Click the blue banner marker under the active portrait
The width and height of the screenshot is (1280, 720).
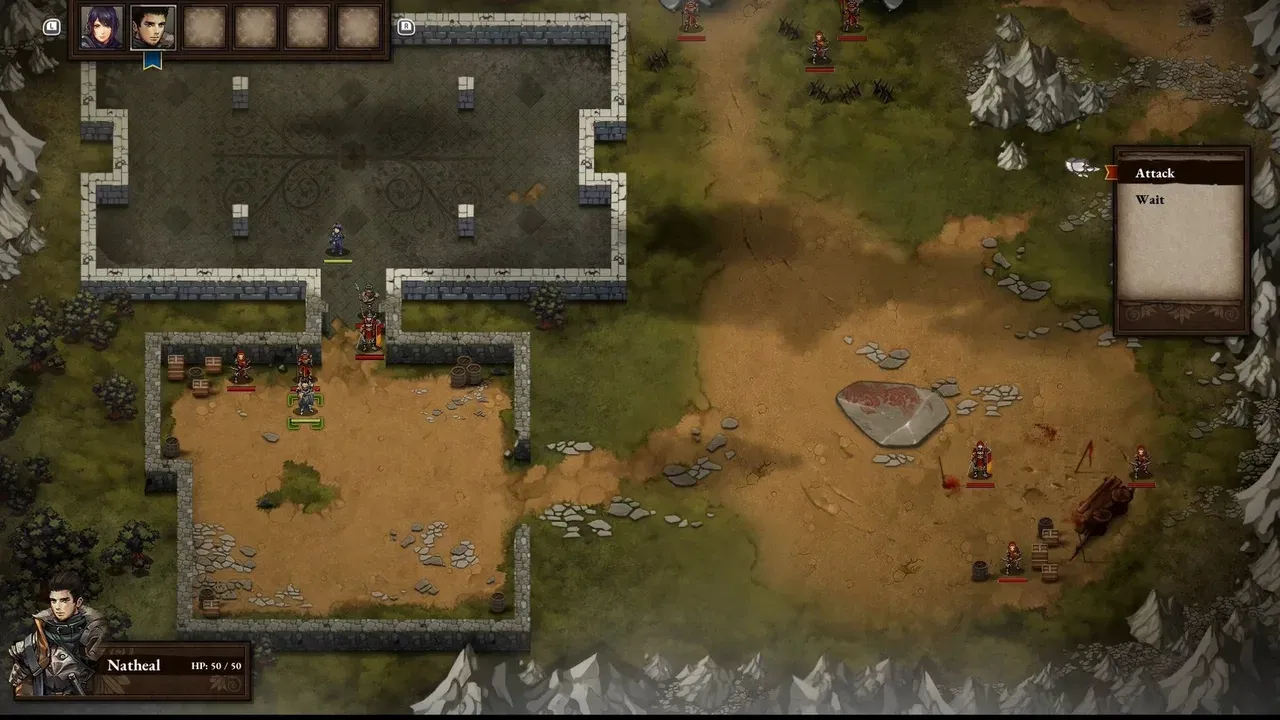click(152, 60)
